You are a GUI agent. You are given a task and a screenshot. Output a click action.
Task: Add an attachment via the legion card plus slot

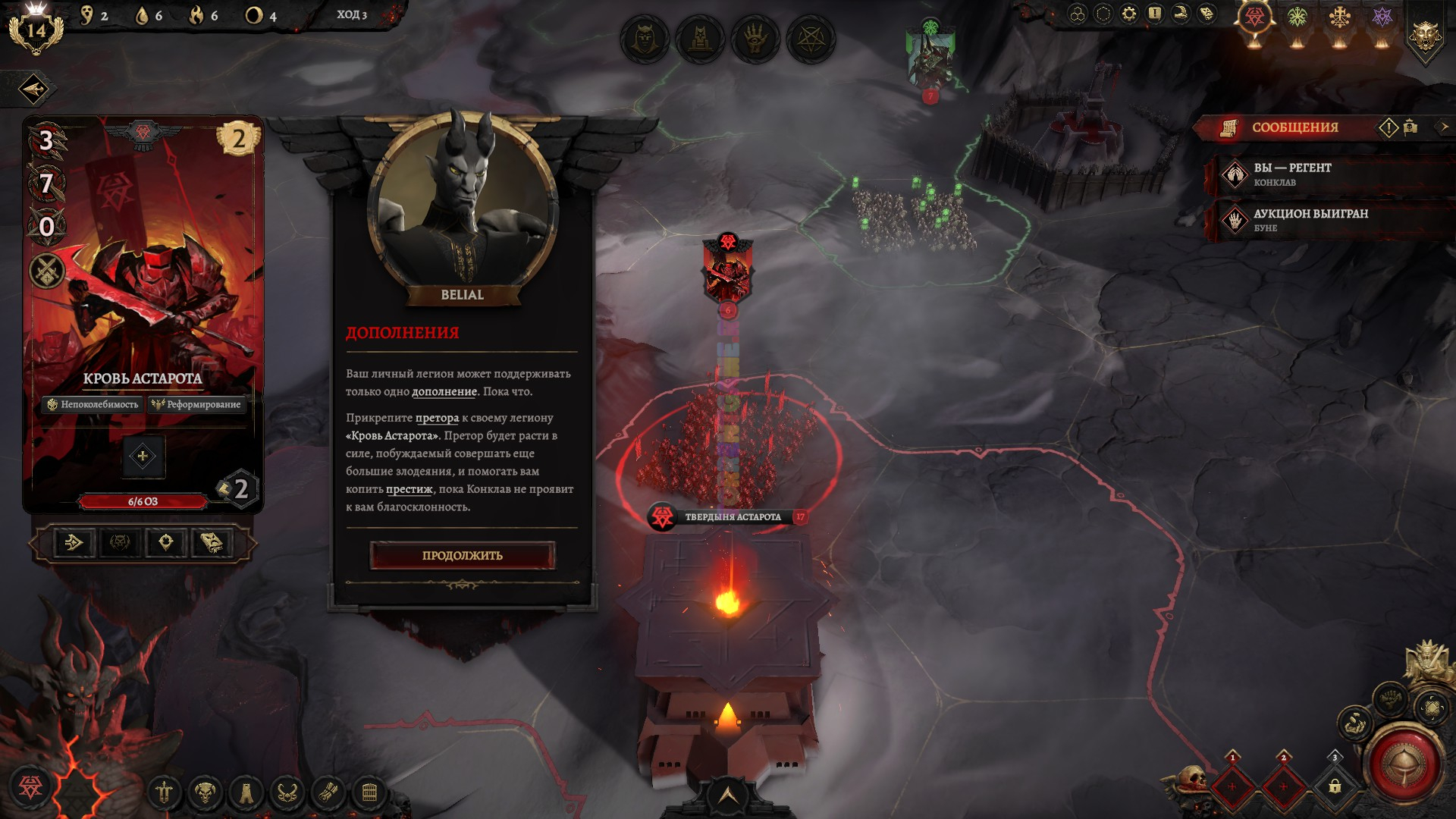point(143,457)
